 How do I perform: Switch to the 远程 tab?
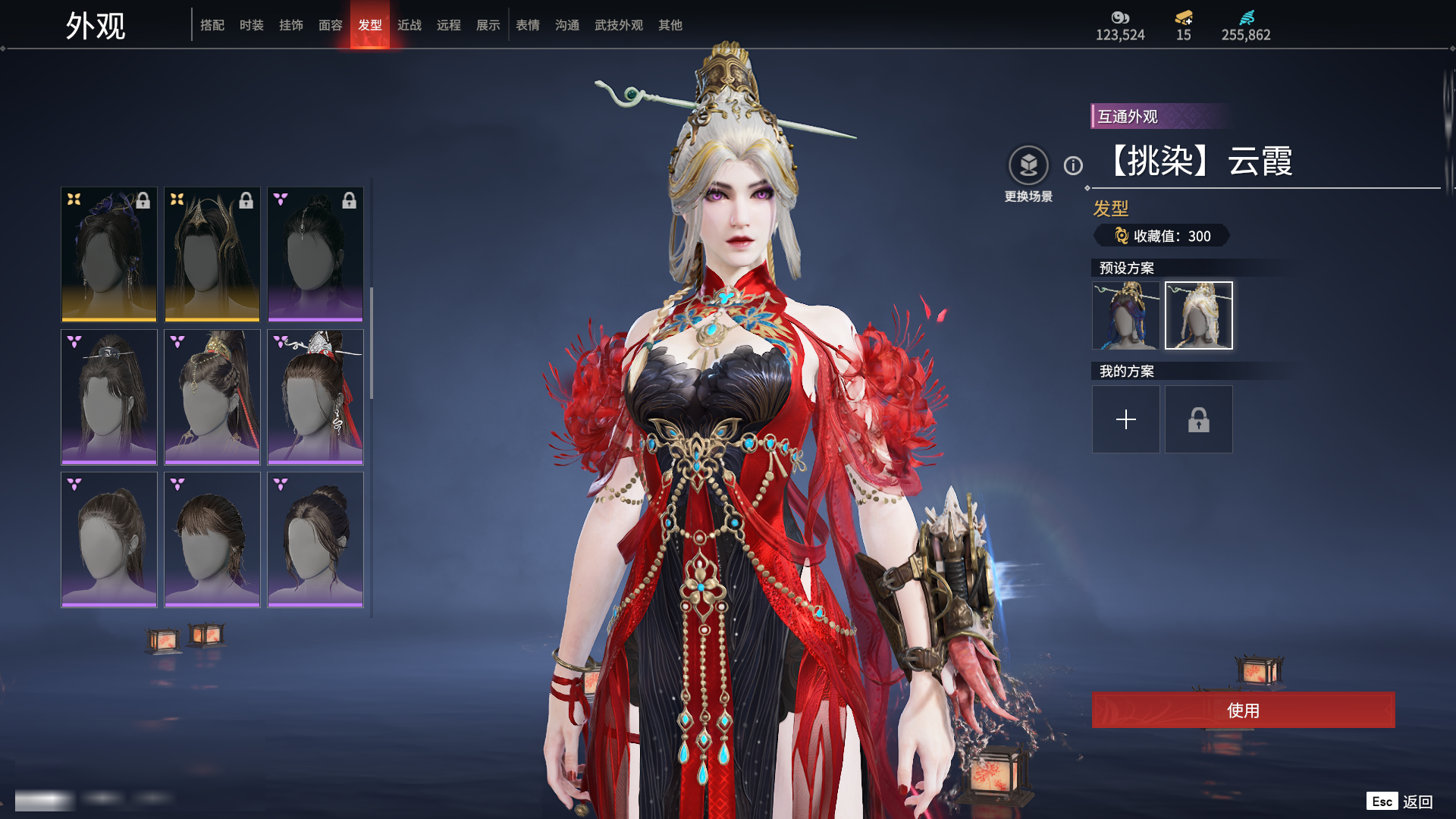click(x=449, y=25)
